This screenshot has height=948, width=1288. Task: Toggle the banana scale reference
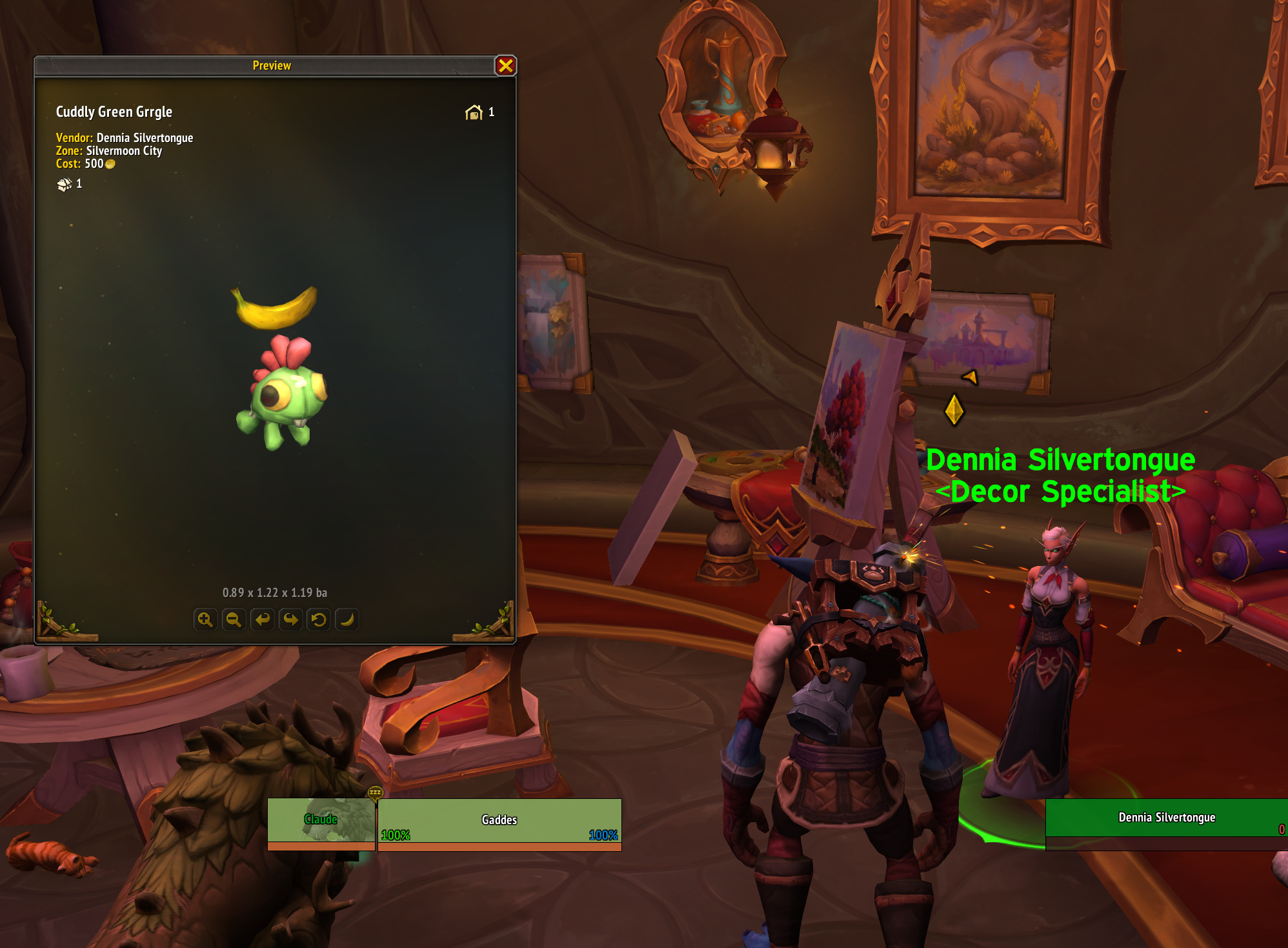coord(347,620)
